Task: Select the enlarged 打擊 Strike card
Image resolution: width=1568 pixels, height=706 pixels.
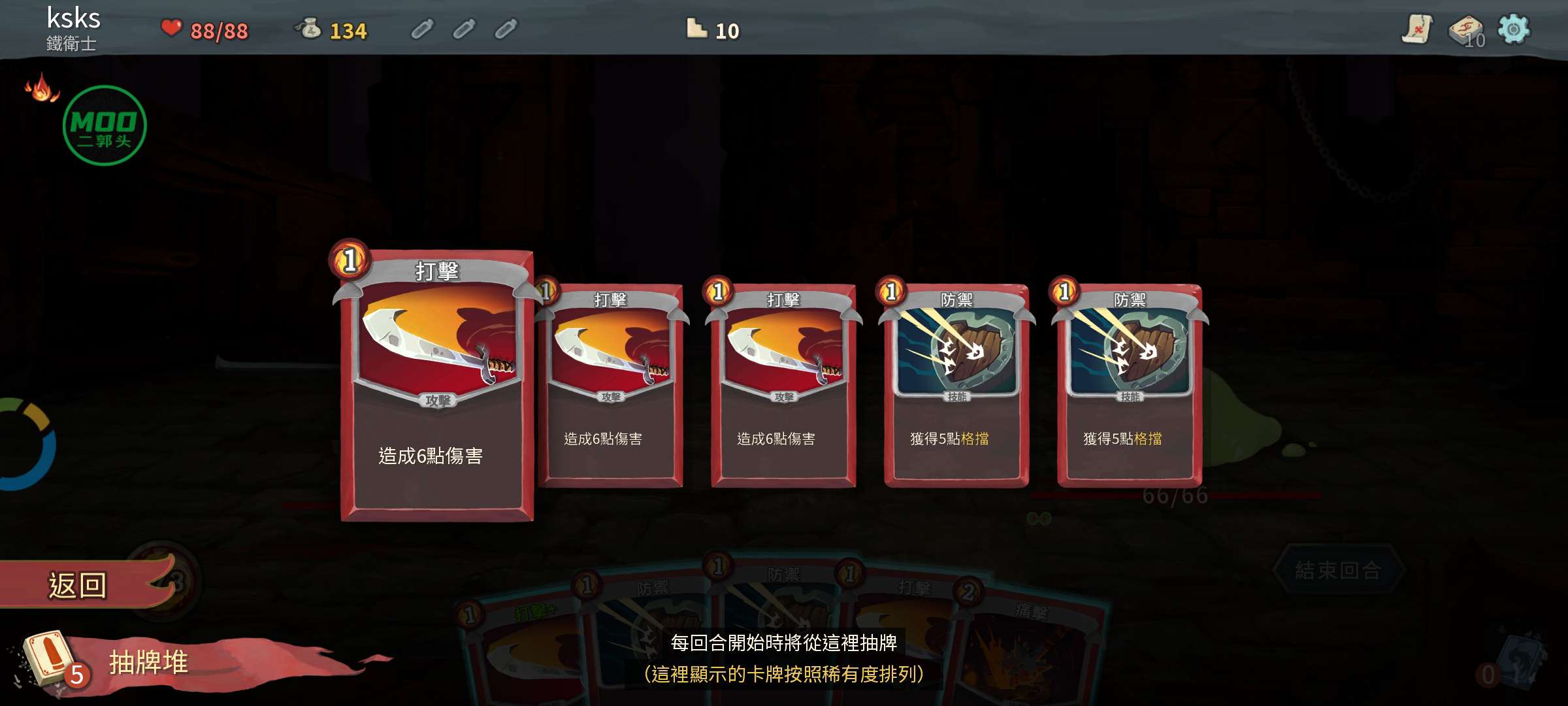Action: (436, 386)
